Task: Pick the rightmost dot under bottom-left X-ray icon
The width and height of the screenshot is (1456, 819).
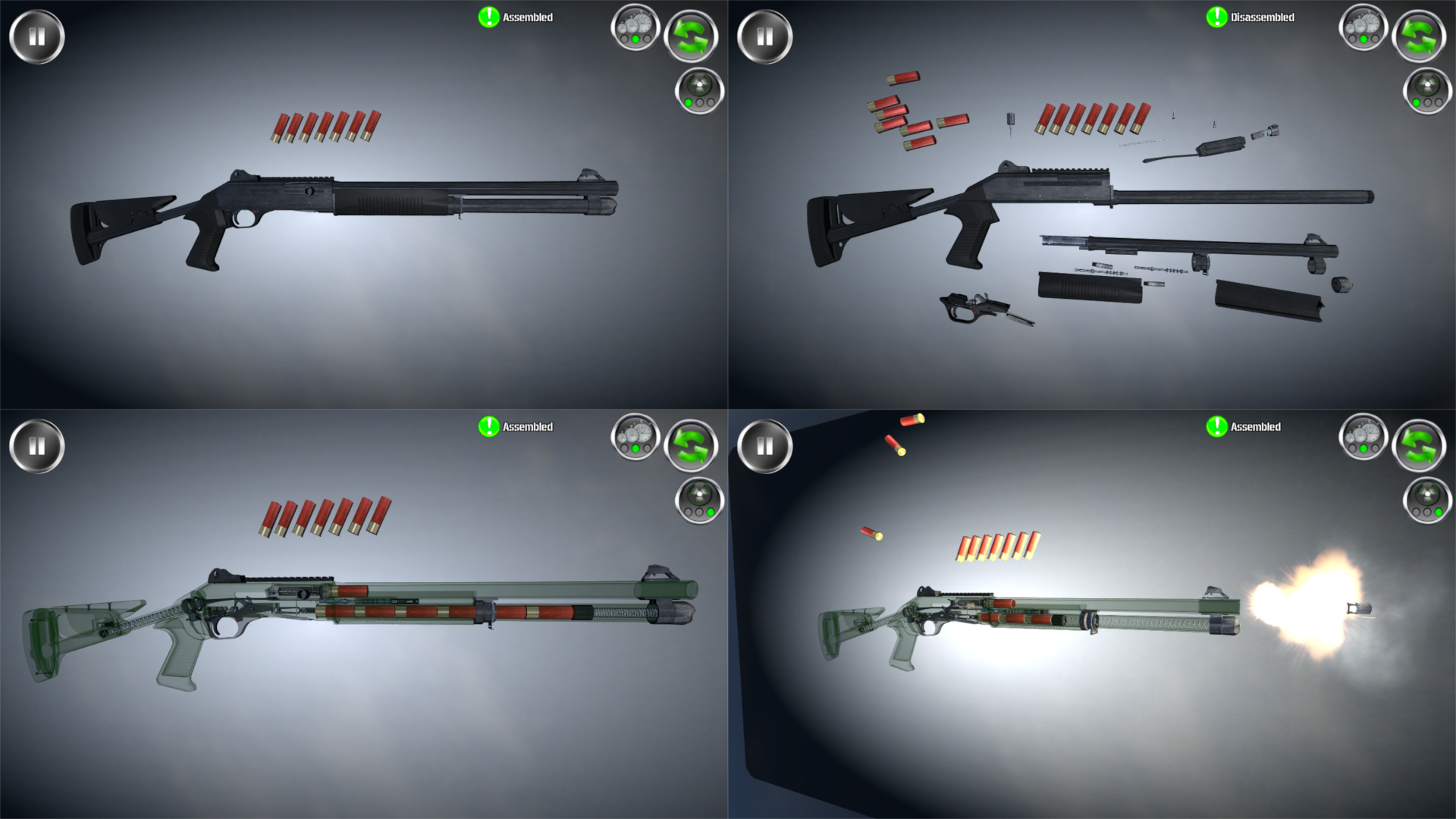Action: tap(711, 513)
